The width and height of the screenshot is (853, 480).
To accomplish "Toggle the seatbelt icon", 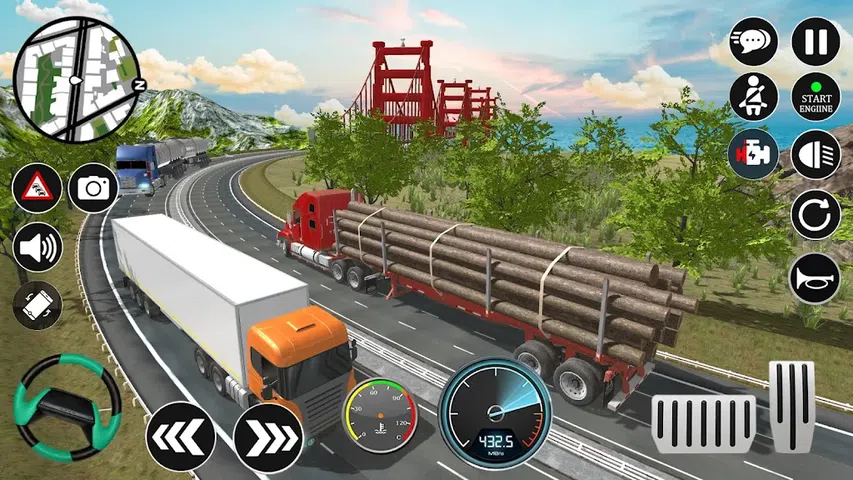I will (754, 97).
